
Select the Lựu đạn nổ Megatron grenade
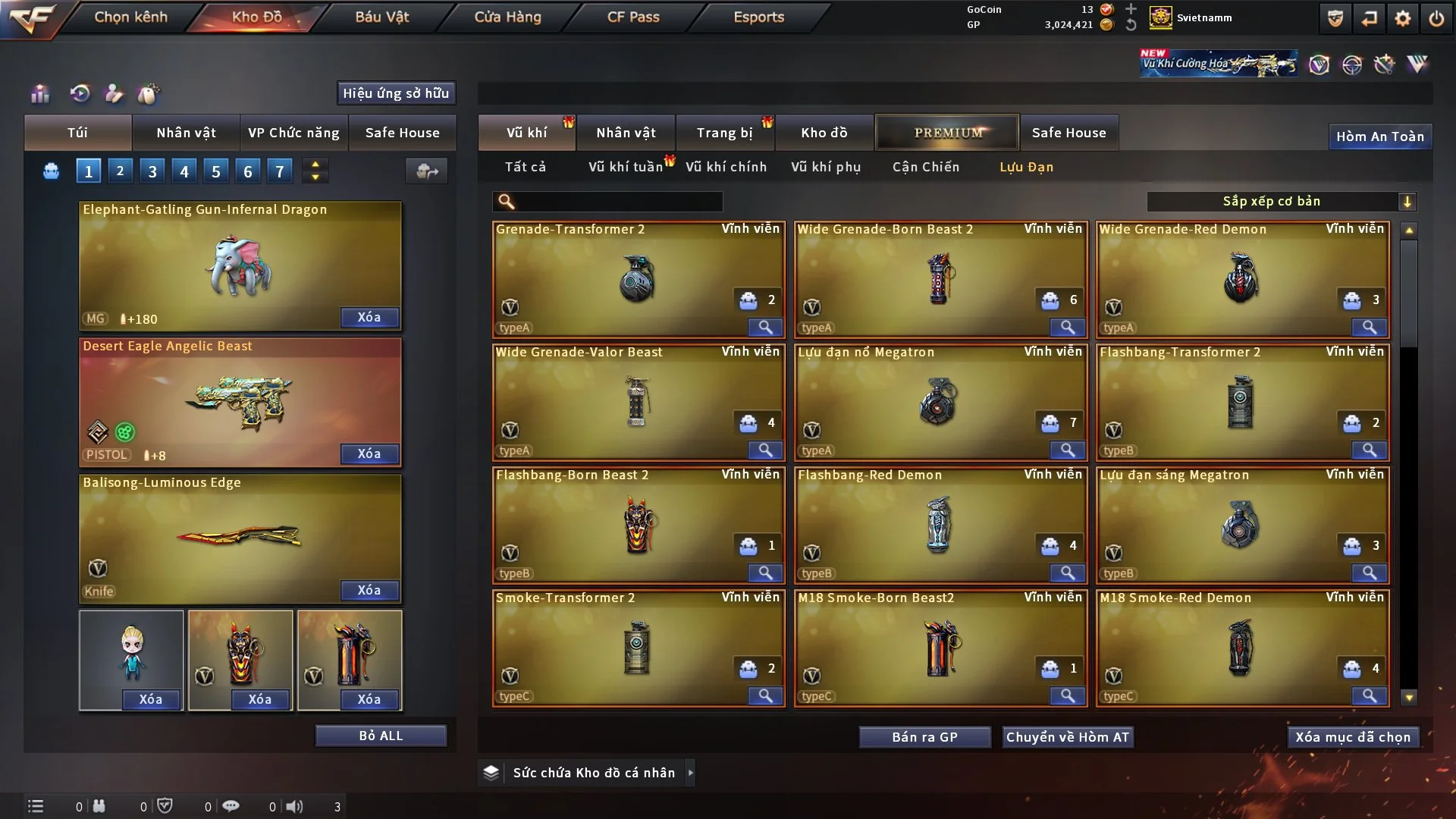coord(940,403)
